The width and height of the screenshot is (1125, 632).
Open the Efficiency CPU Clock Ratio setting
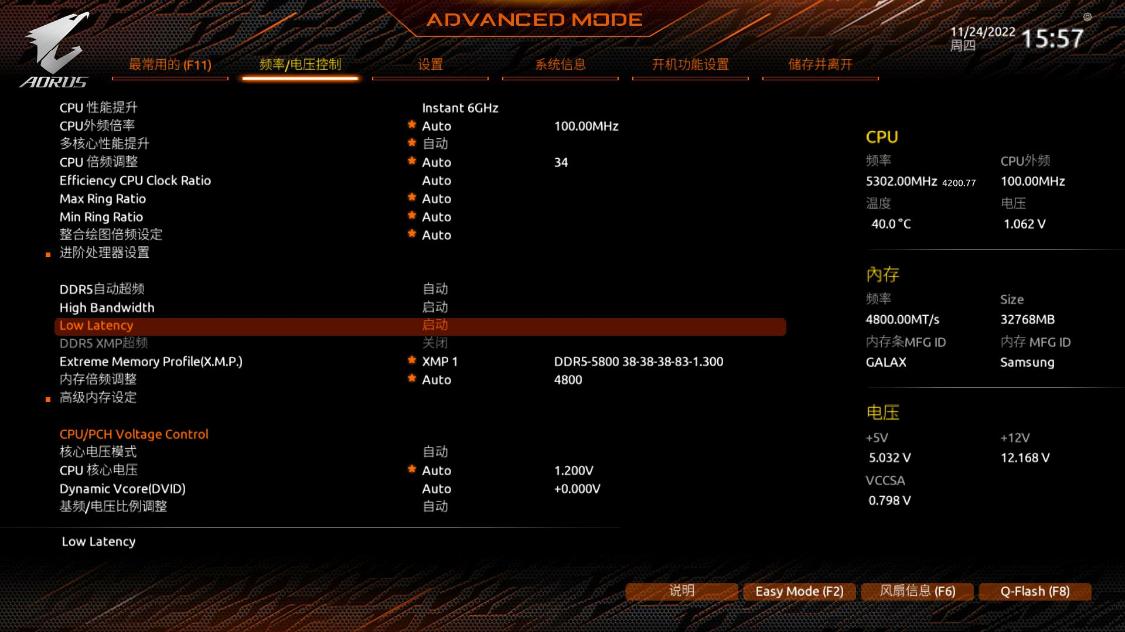(135, 181)
